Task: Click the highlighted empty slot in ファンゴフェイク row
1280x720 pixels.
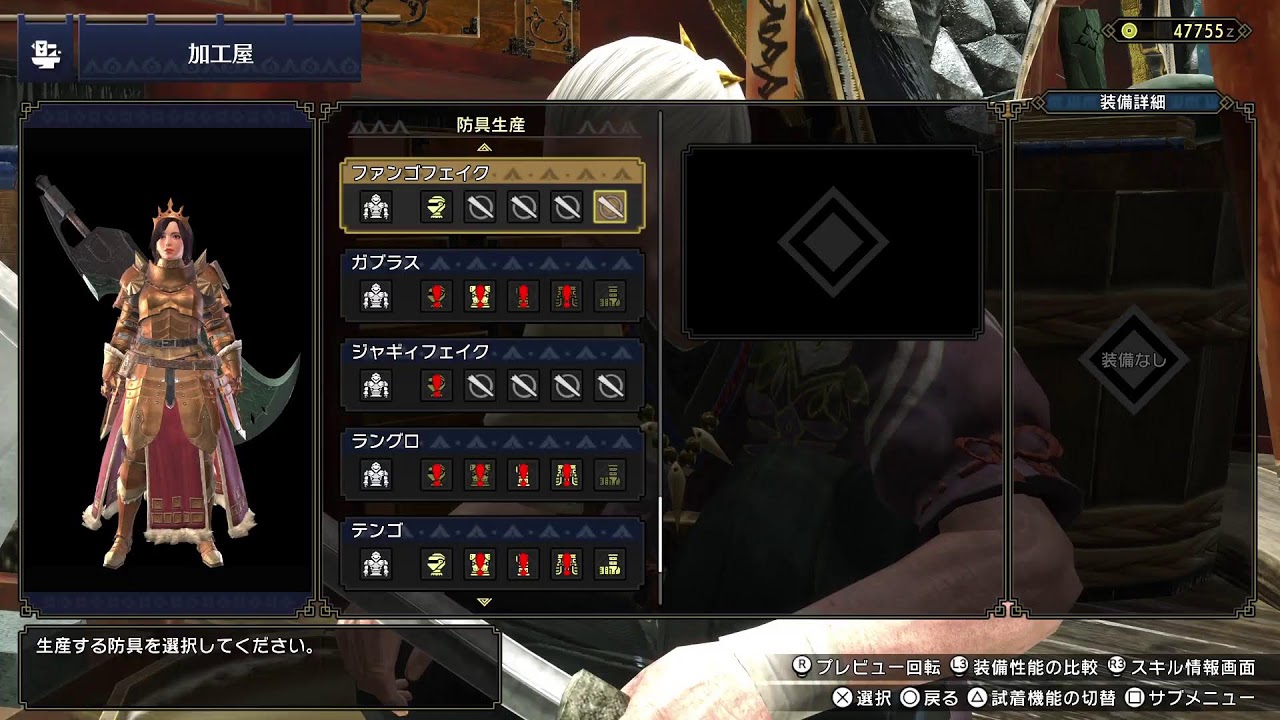Action: [610, 208]
